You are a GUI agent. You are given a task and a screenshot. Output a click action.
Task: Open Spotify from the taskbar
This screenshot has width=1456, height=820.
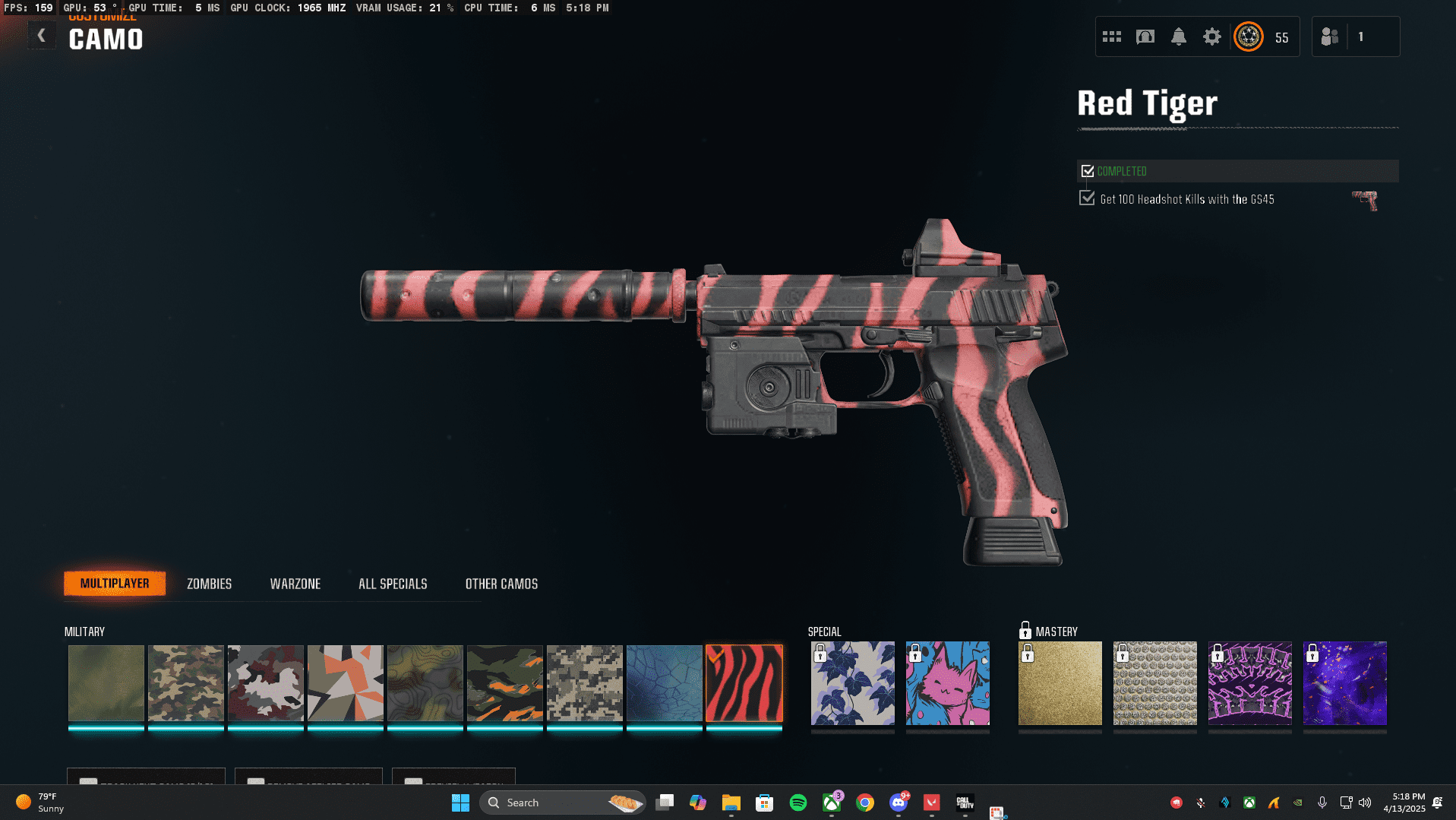pos(797,803)
